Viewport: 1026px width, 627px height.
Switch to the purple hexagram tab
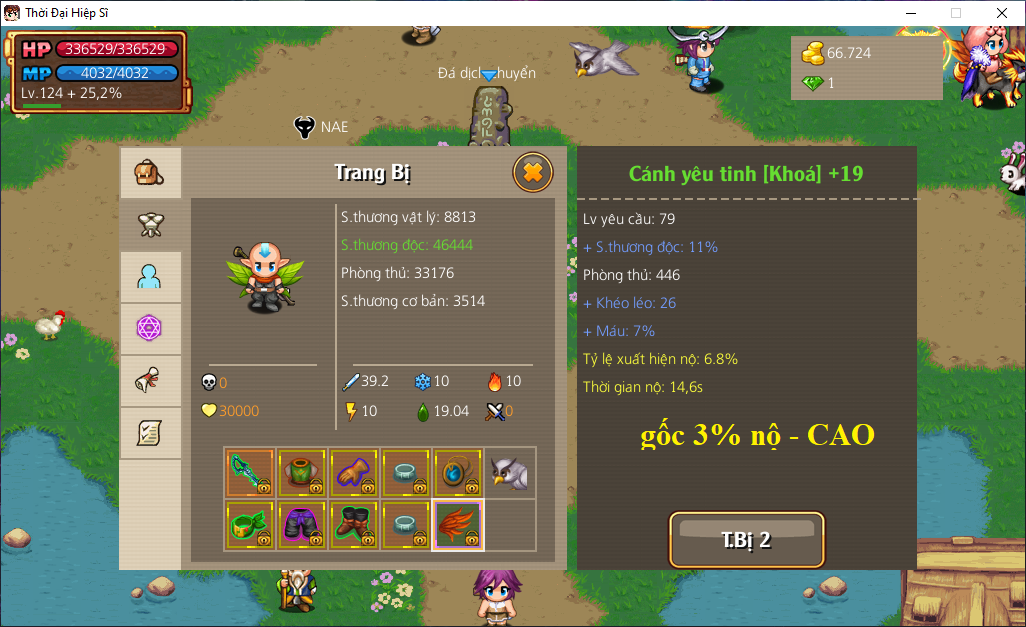tap(150, 329)
